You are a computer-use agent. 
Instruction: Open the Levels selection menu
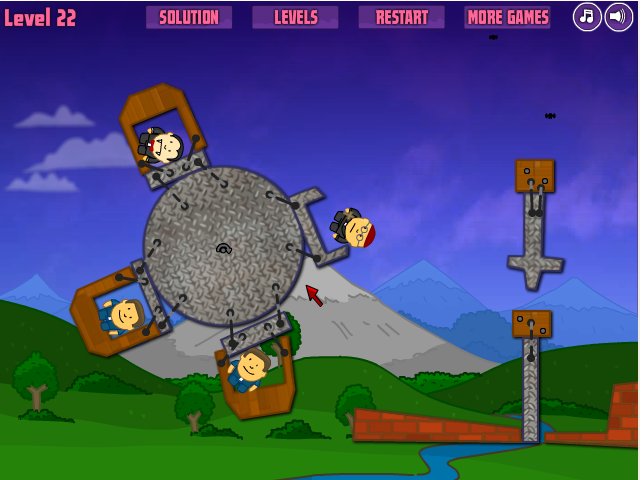click(x=295, y=17)
